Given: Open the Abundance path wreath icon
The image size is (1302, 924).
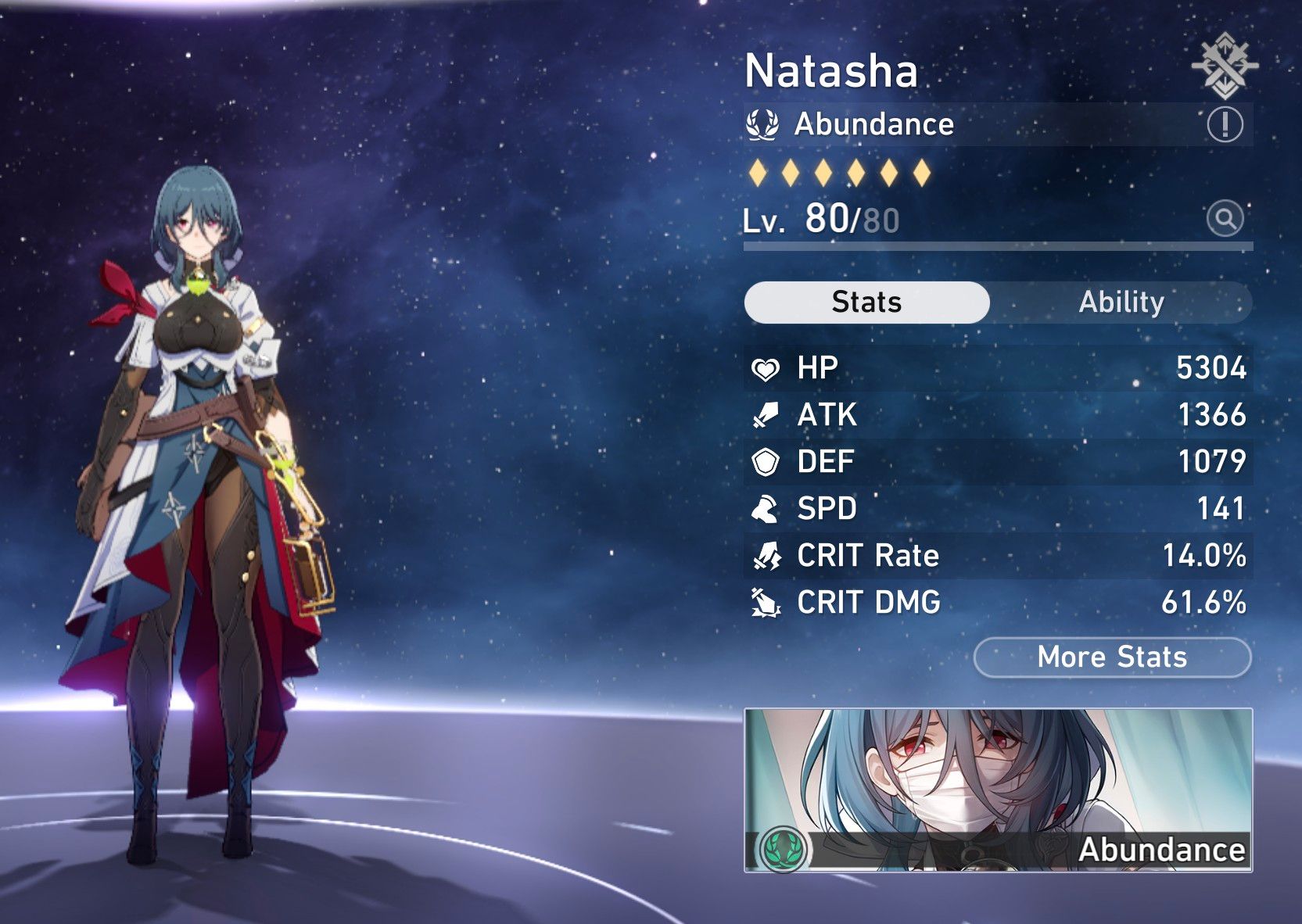Looking at the screenshot, I should pyautogui.click(x=764, y=123).
